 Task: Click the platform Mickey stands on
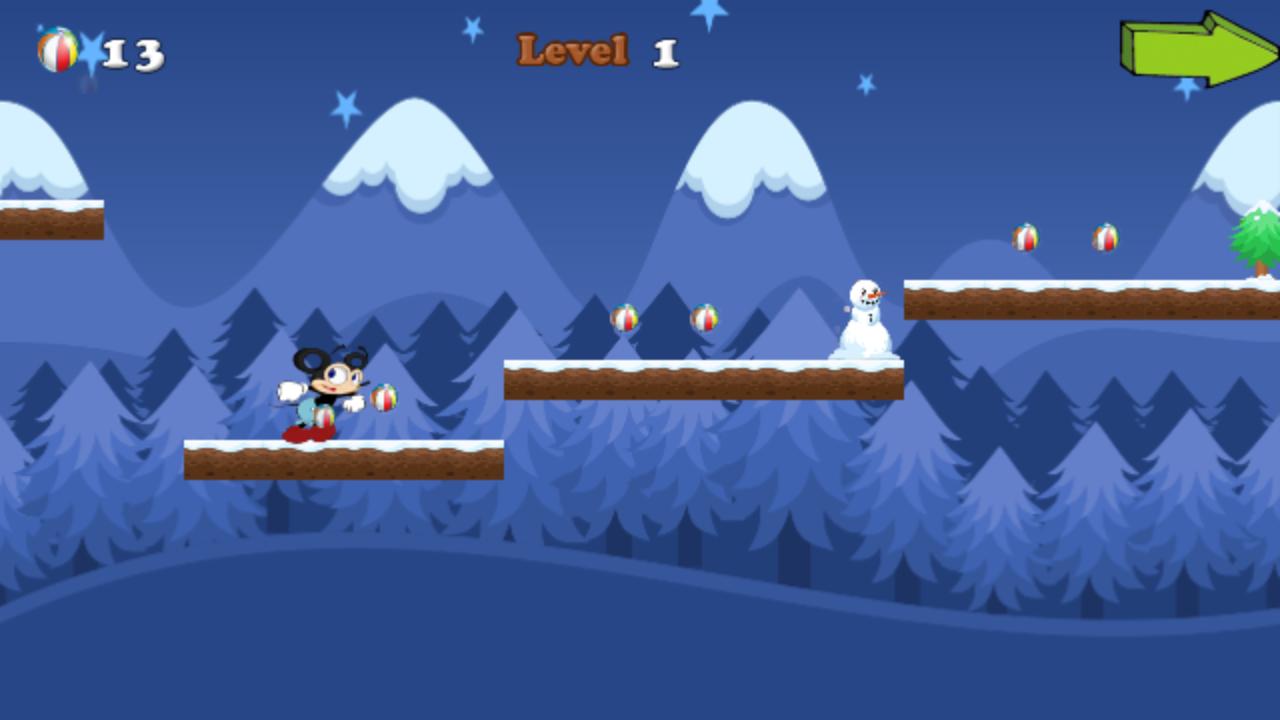[x=343, y=458]
